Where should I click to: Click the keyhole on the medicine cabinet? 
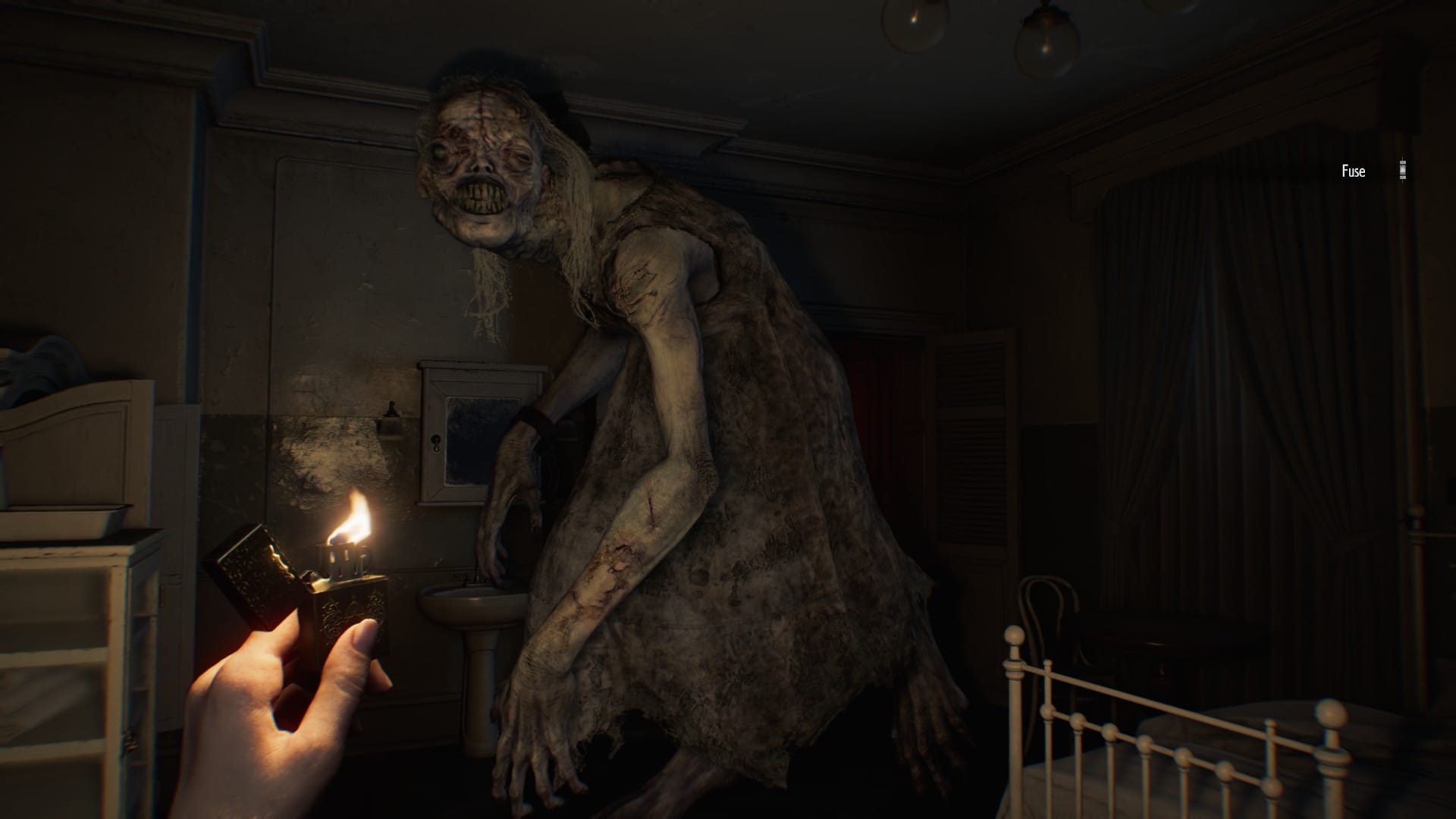coord(435,444)
